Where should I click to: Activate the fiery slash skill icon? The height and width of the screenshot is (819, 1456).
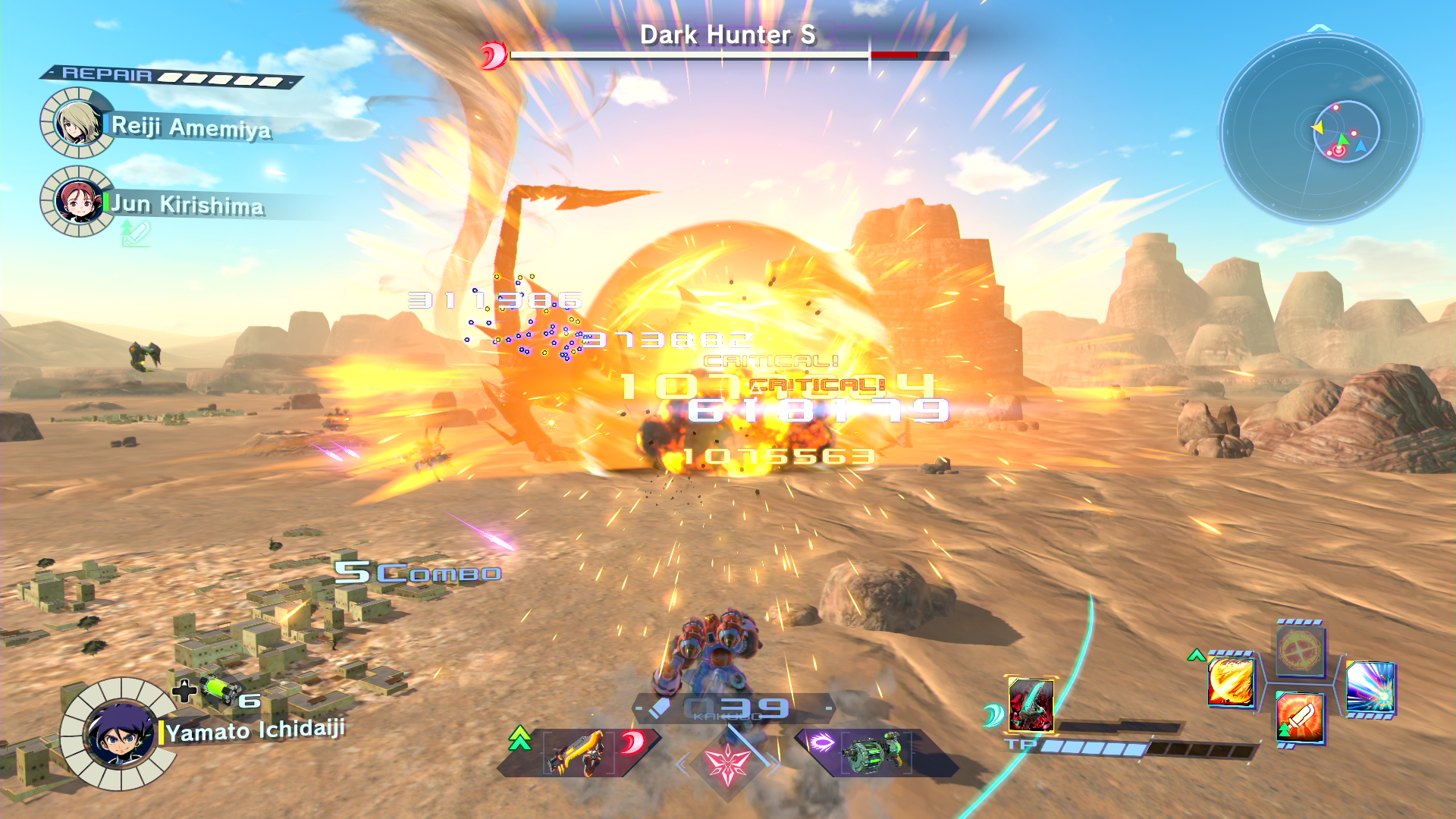pyautogui.click(x=1231, y=682)
